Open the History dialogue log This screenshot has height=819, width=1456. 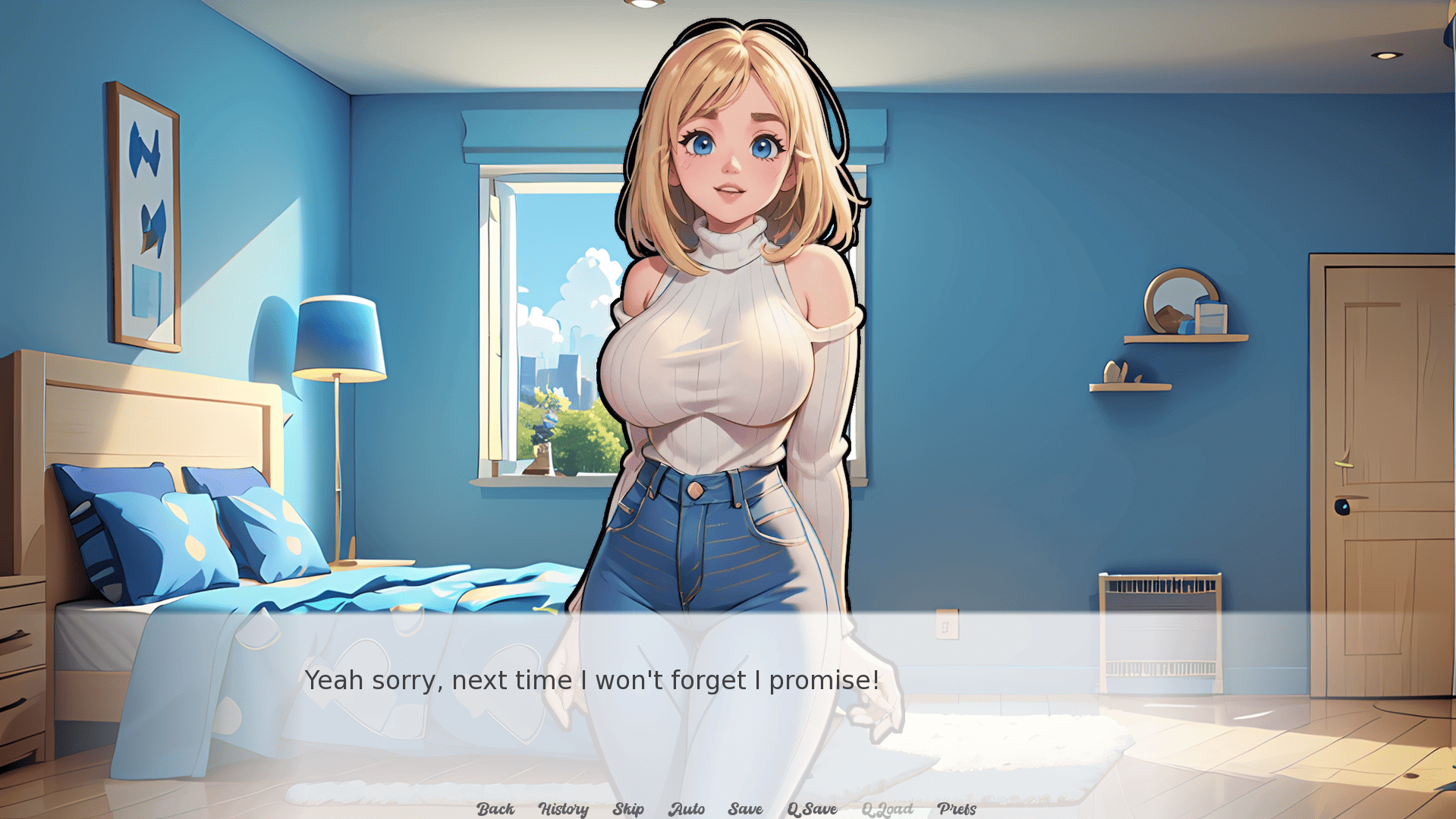tap(563, 809)
